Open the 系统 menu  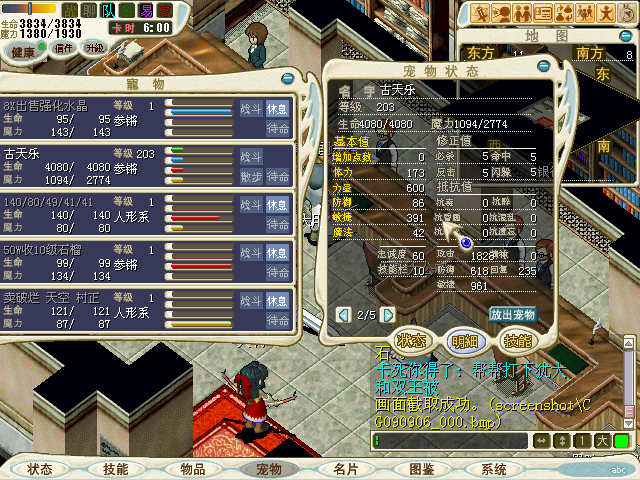click(x=494, y=469)
